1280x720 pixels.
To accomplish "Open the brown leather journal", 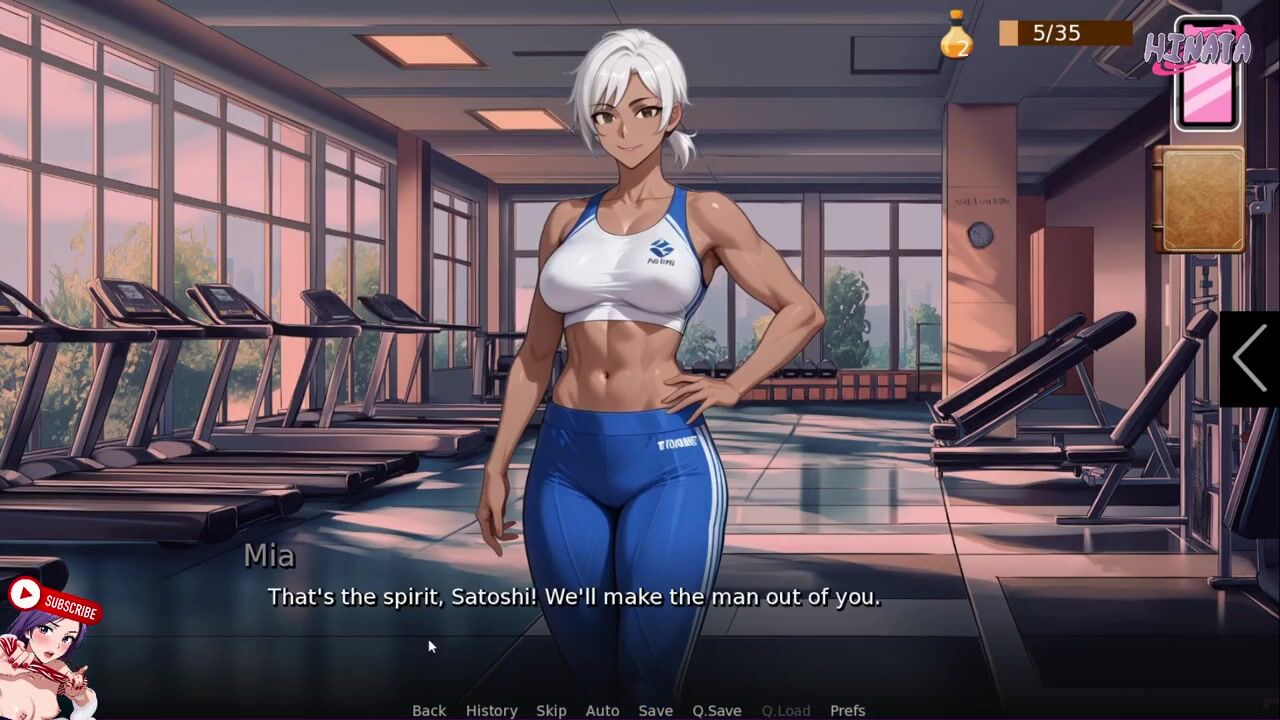I will click(x=1200, y=200).
